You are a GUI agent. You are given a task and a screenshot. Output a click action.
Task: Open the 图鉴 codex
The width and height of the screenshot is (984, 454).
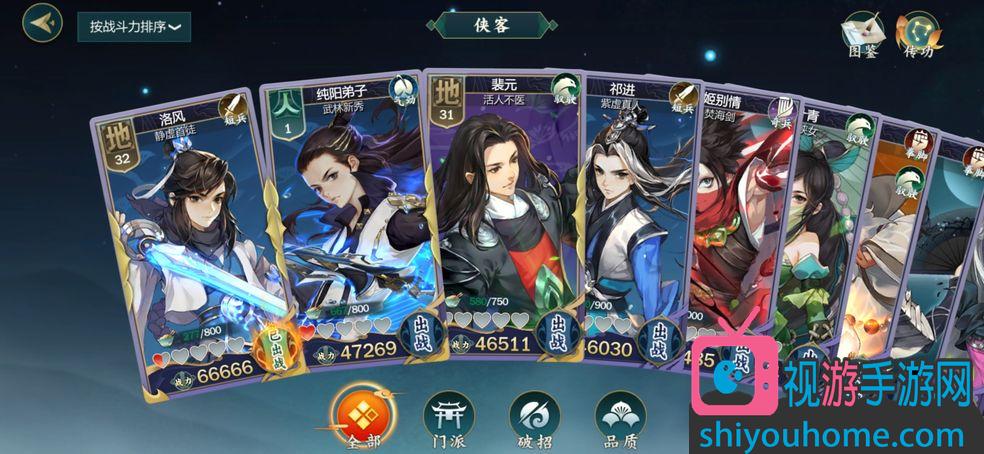(x=862, y=34)
